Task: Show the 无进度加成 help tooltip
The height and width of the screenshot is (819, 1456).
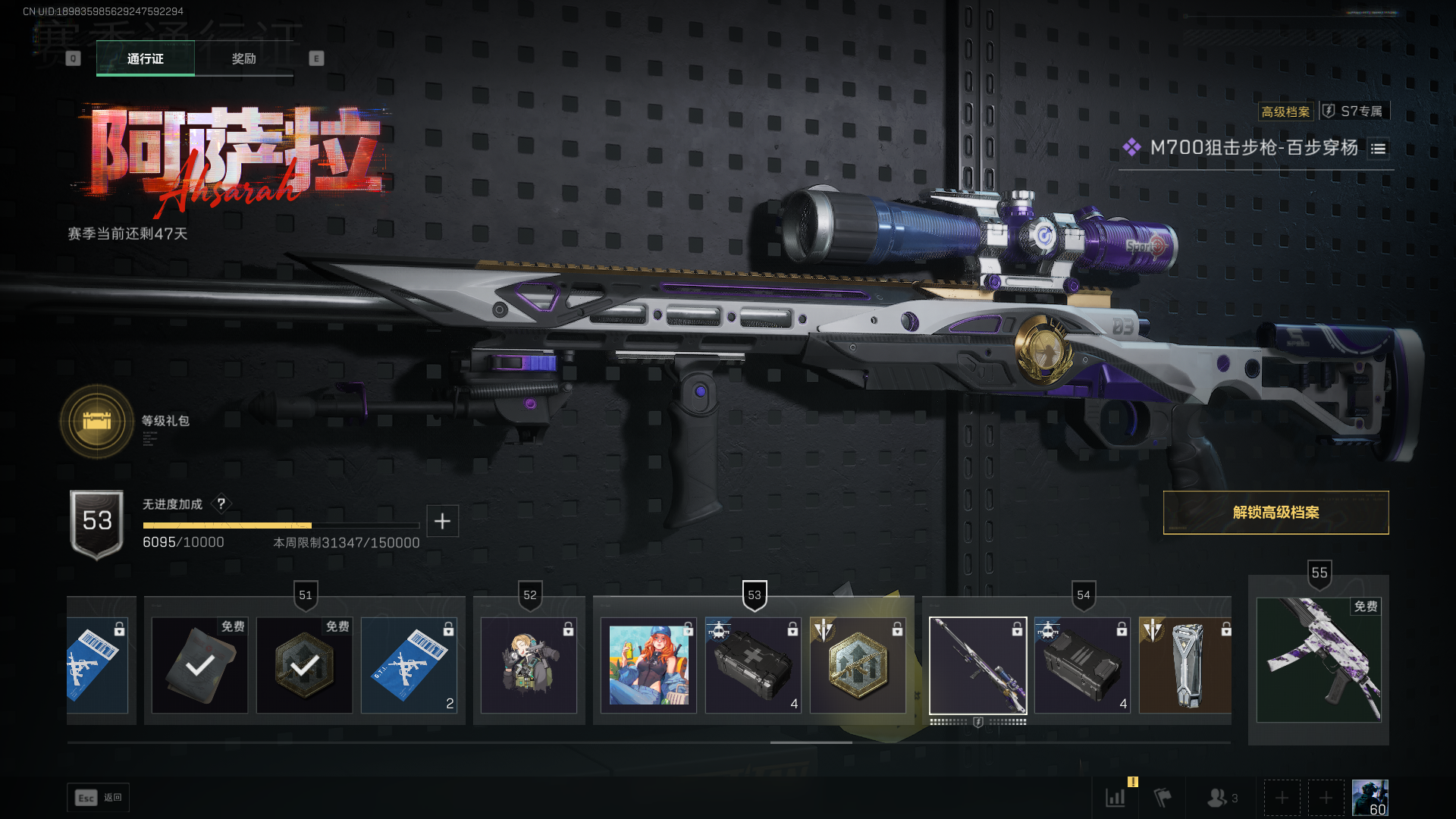Action: tap(221, 504)
